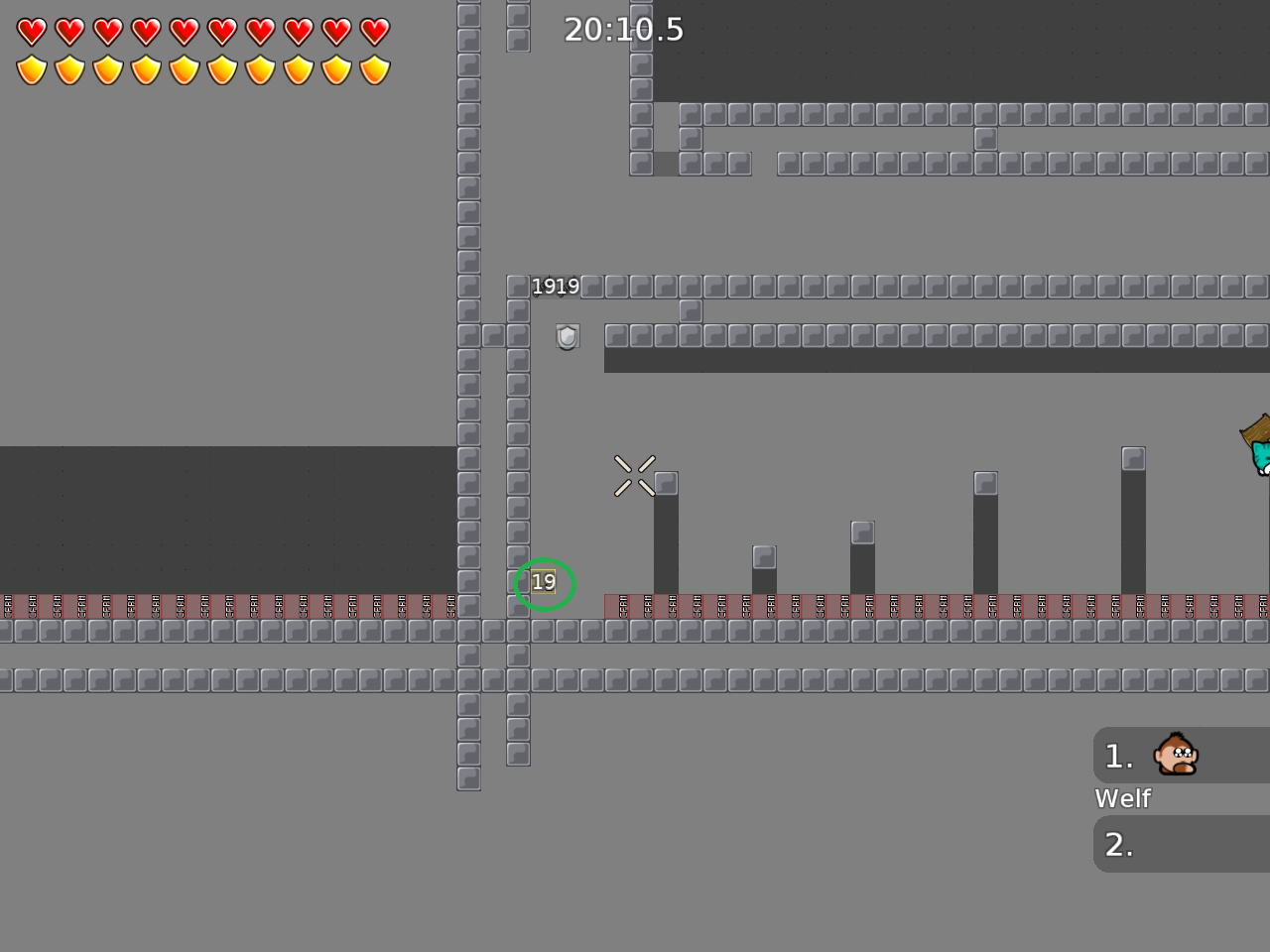Click the last red heart in the health bar
This screenshot has width=1270, height=952.
(375, 31)
